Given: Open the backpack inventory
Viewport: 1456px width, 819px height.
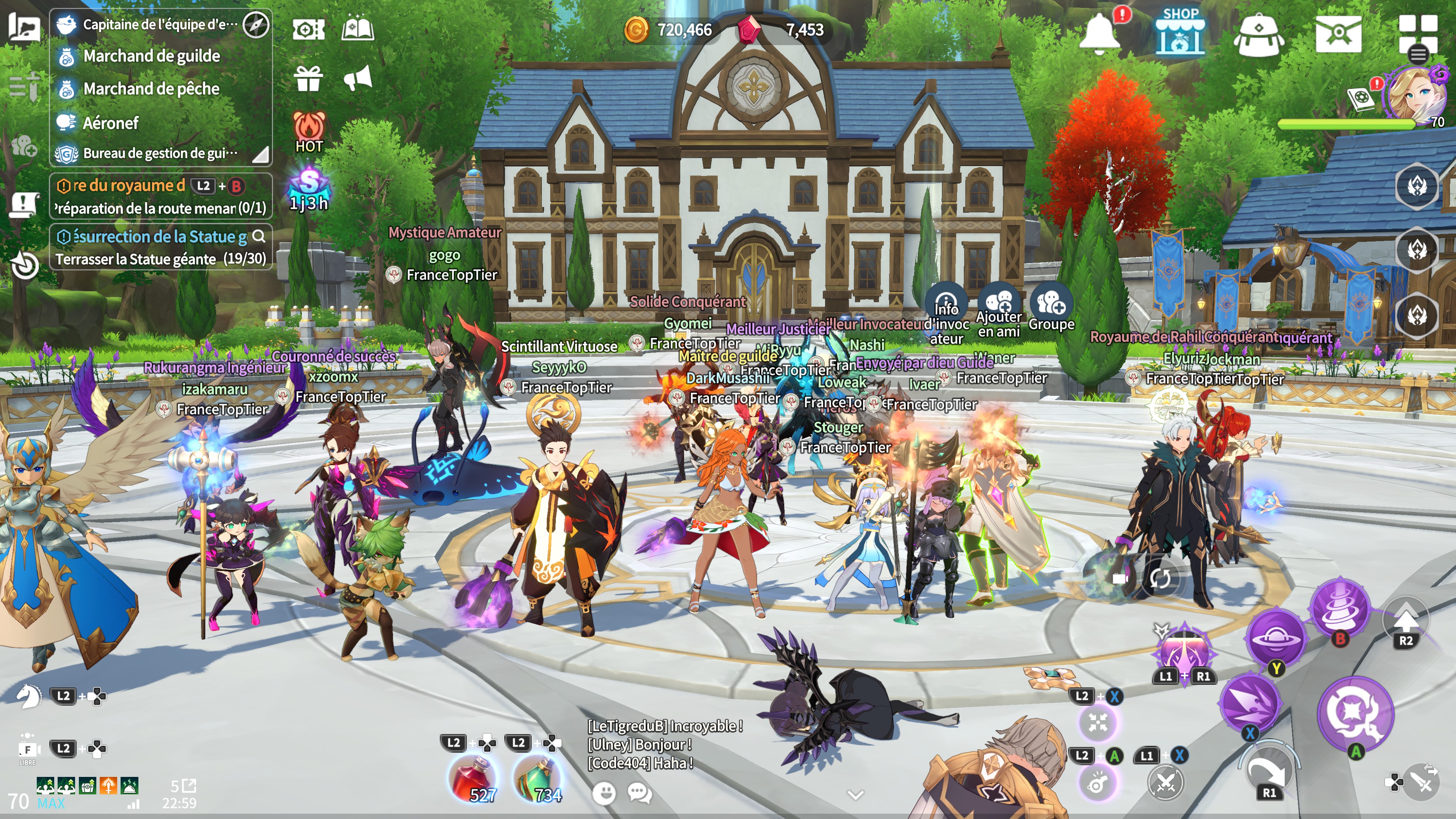Looking at the screenshot, I should pyautogui.click(x=1258, y=35).
